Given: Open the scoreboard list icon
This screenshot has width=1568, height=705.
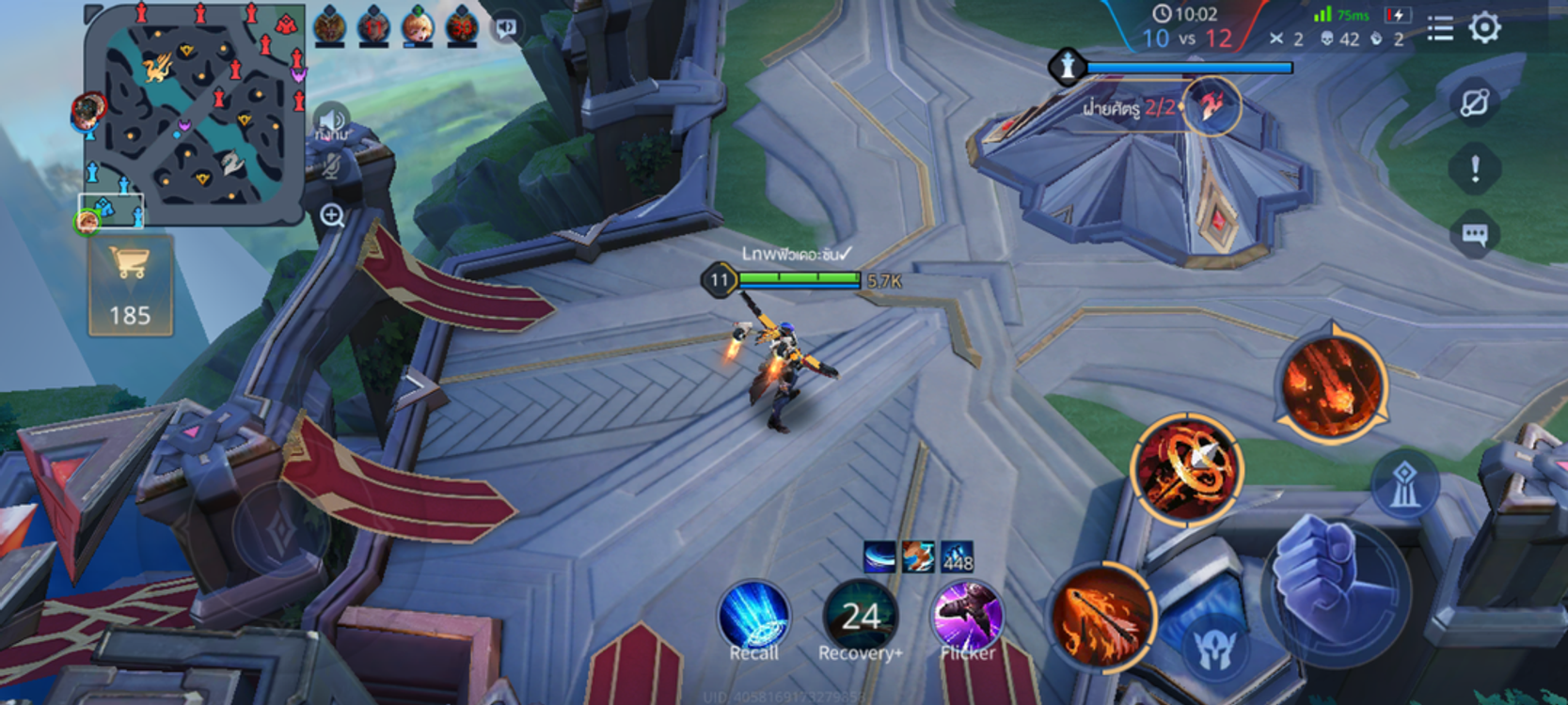Looking at the screenshot, I should click(1439, 28).
